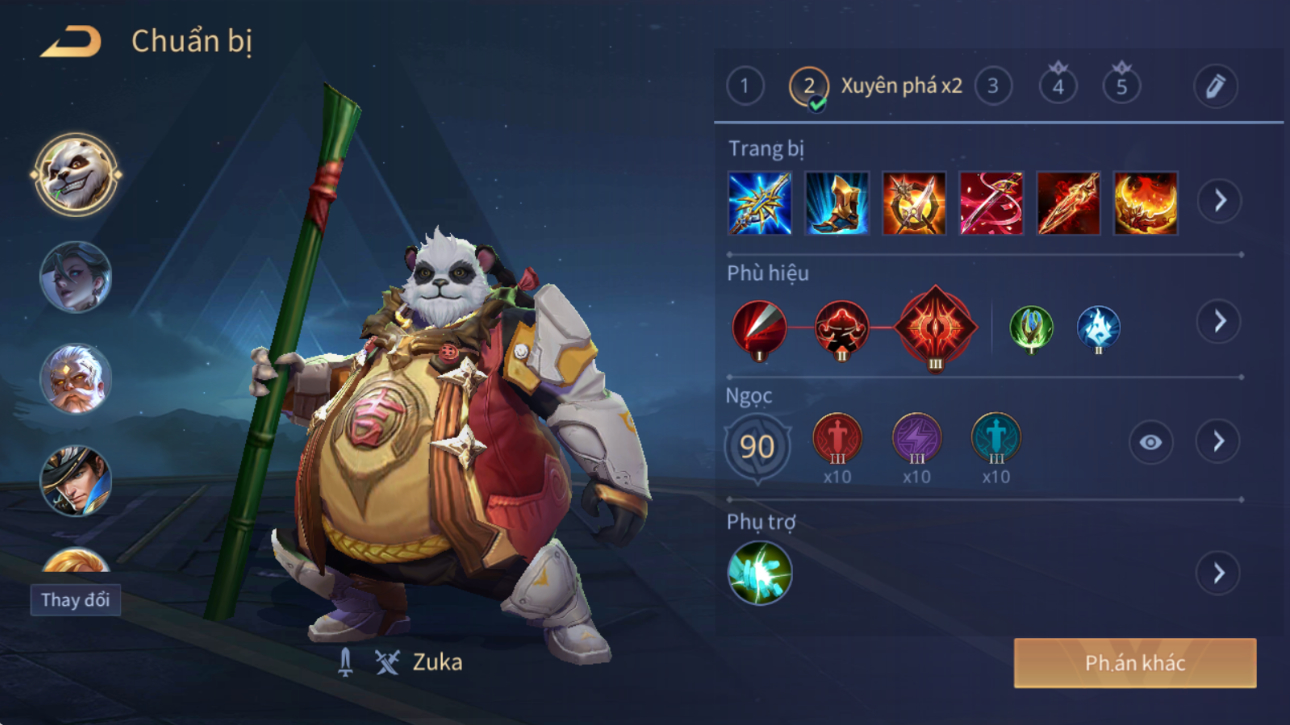Open the Ngọc gems arrow
This screenshot has height=725, width=1290.
[1218, 441]
